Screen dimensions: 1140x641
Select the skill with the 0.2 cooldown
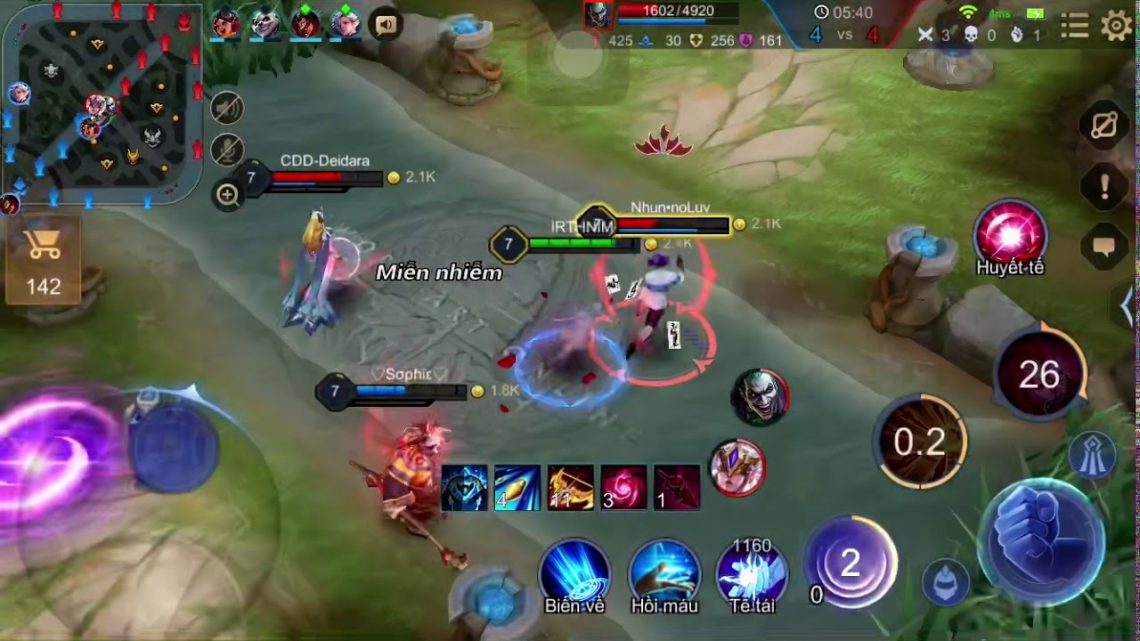920,441
